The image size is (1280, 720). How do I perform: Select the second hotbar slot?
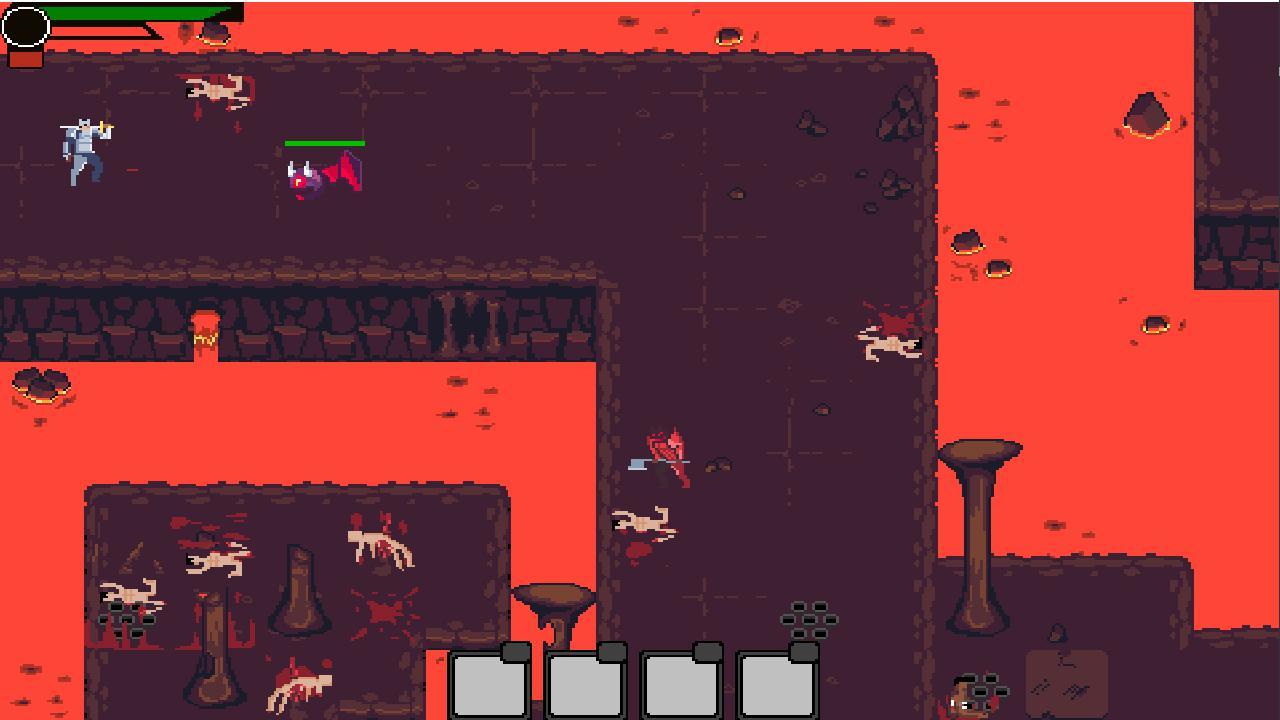point(585,687)
